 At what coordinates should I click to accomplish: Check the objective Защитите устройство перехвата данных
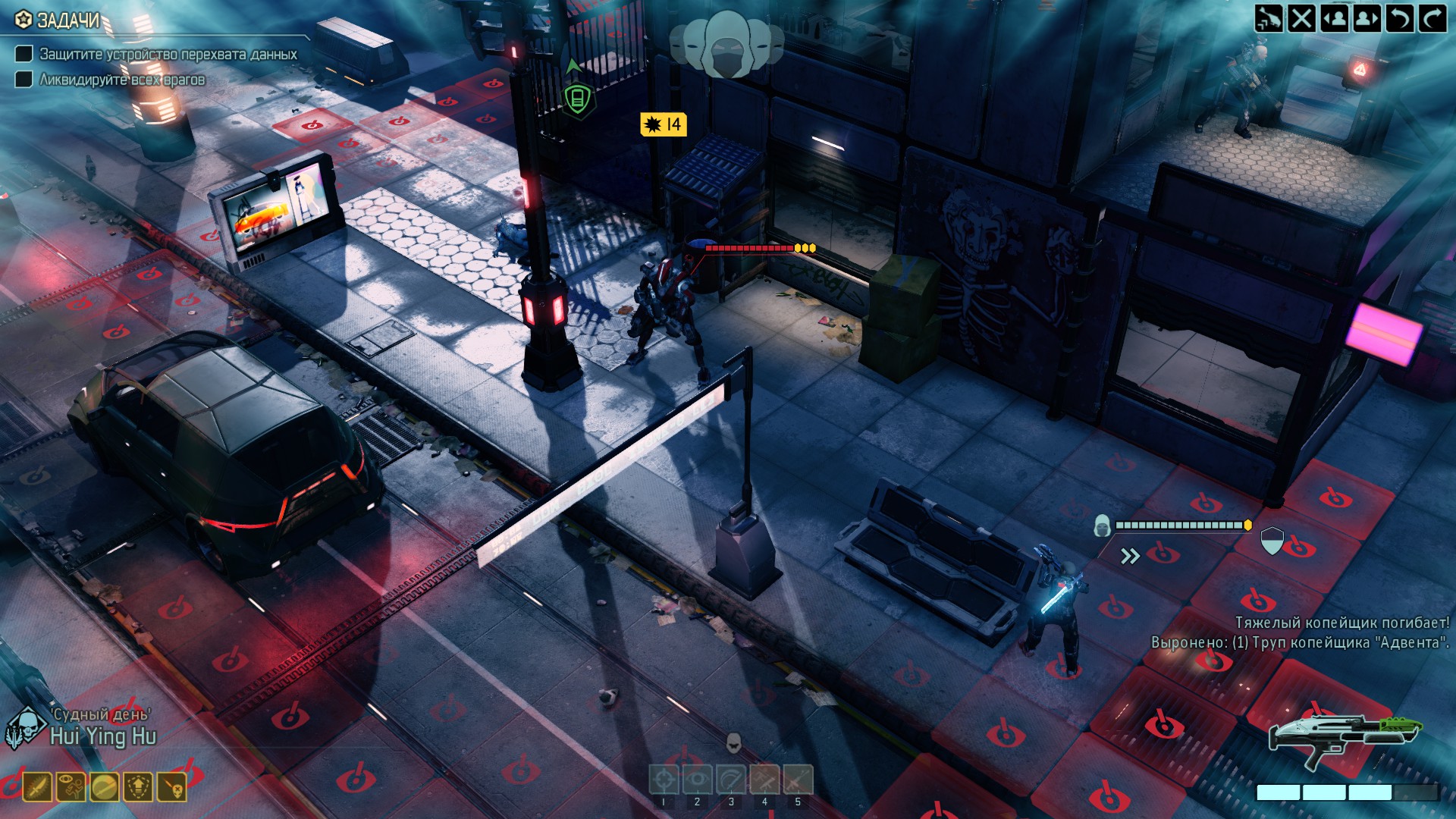[24, 55]
